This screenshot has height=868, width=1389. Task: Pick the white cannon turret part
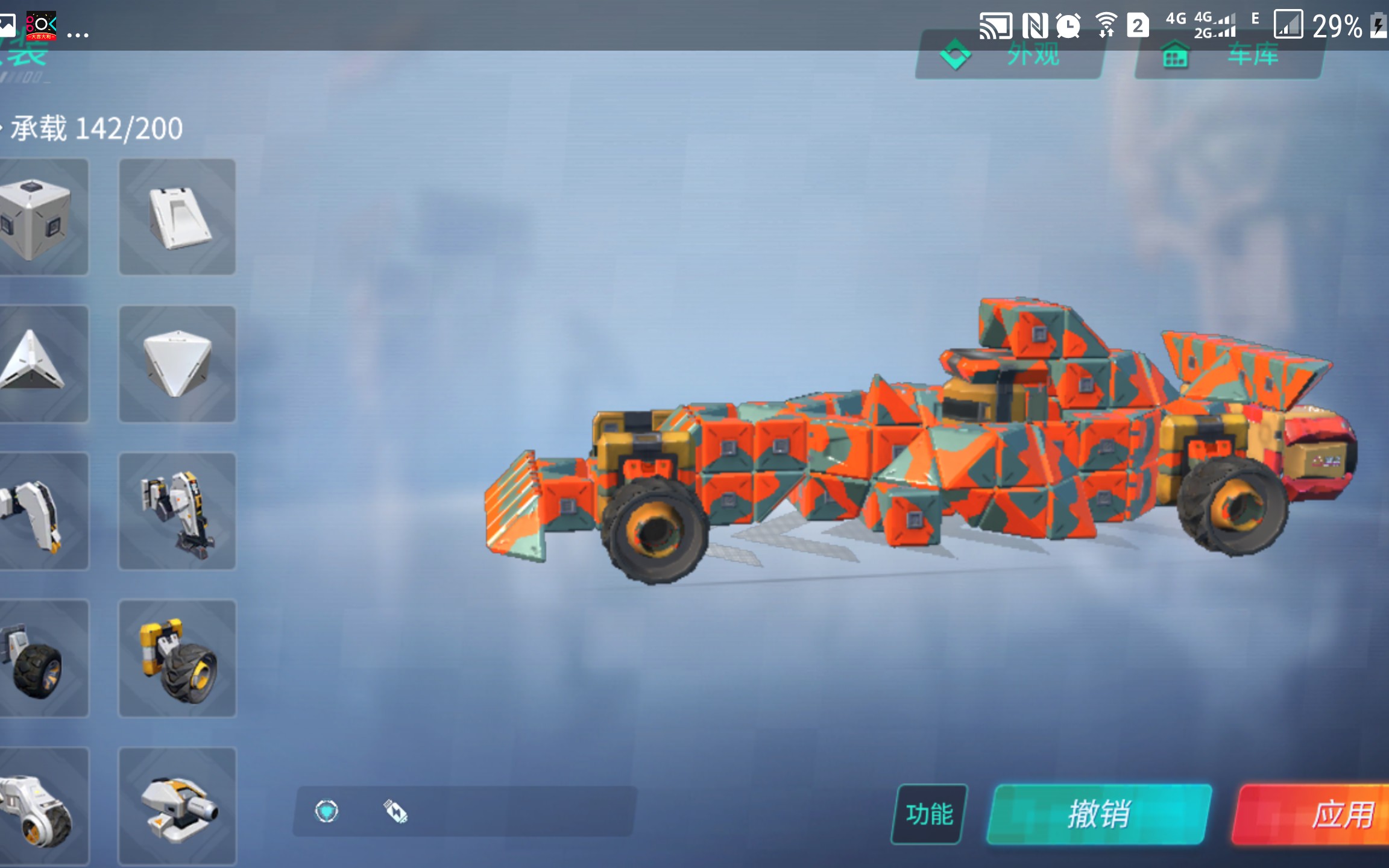[x=177, y=807]
